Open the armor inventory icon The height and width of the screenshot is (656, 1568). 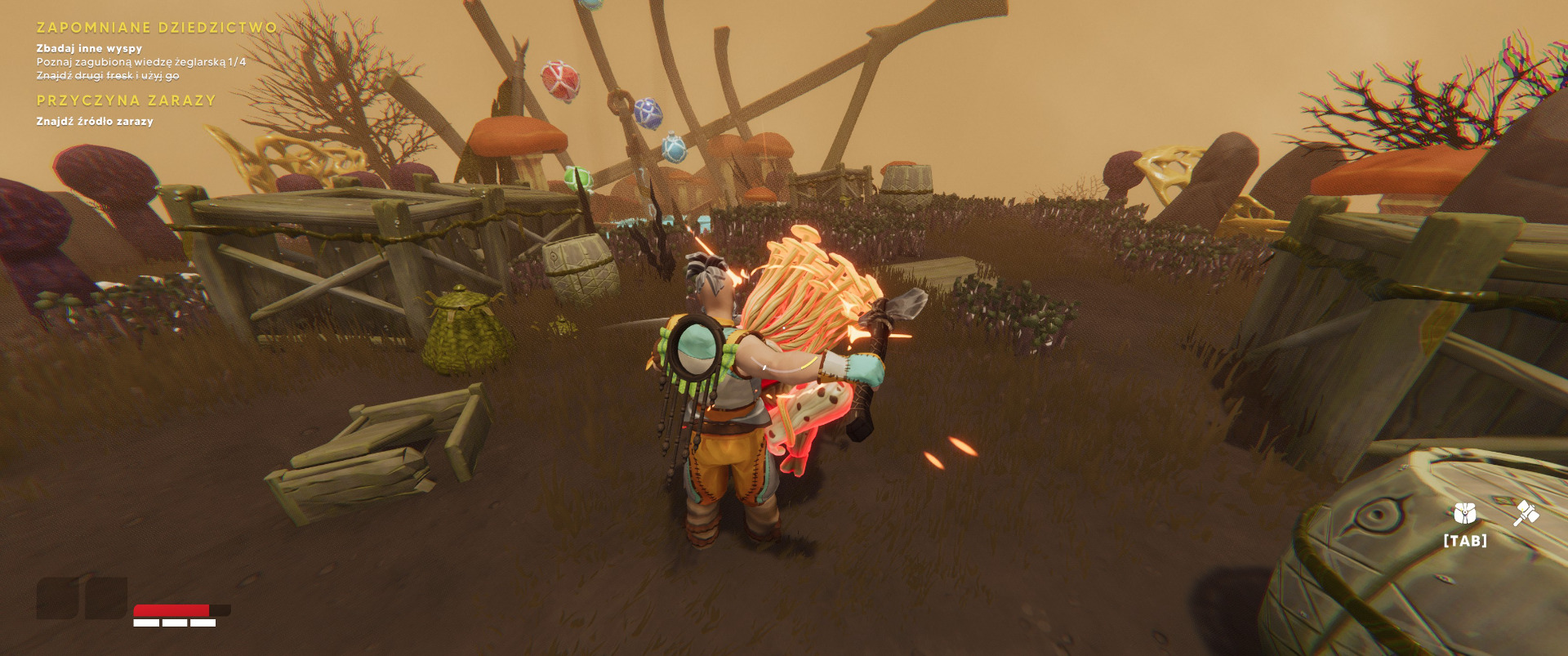pyautogui.click(x=1465, y=514)
